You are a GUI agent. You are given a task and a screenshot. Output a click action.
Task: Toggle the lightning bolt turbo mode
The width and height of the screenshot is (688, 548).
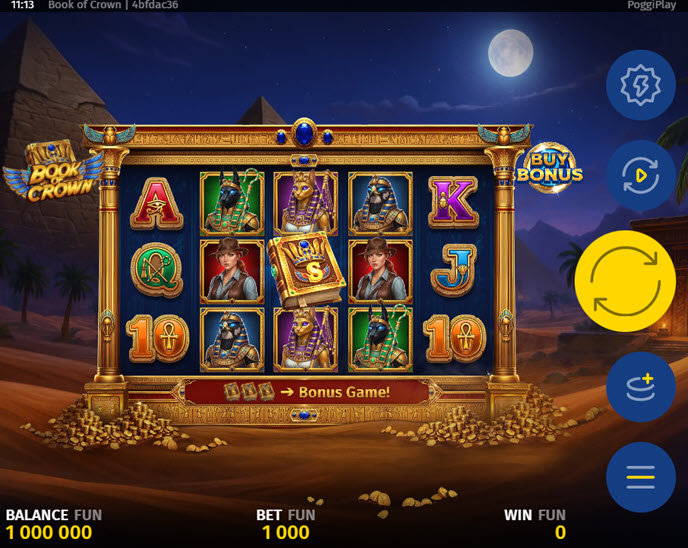point(640,86)
